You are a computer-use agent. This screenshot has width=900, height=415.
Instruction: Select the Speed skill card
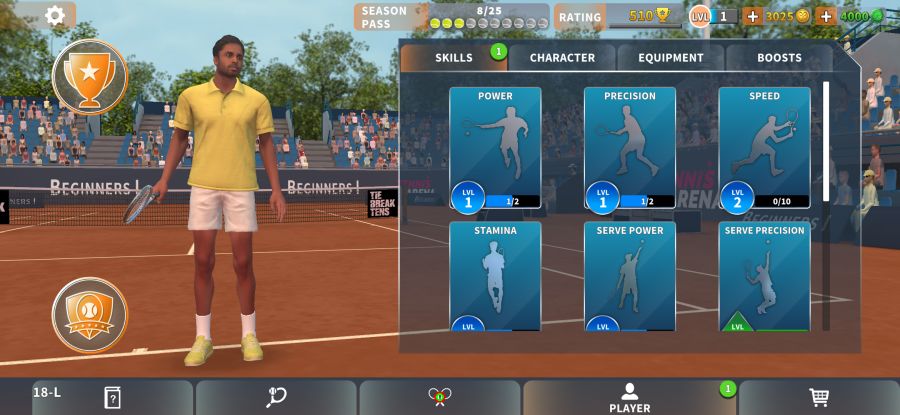764,148
